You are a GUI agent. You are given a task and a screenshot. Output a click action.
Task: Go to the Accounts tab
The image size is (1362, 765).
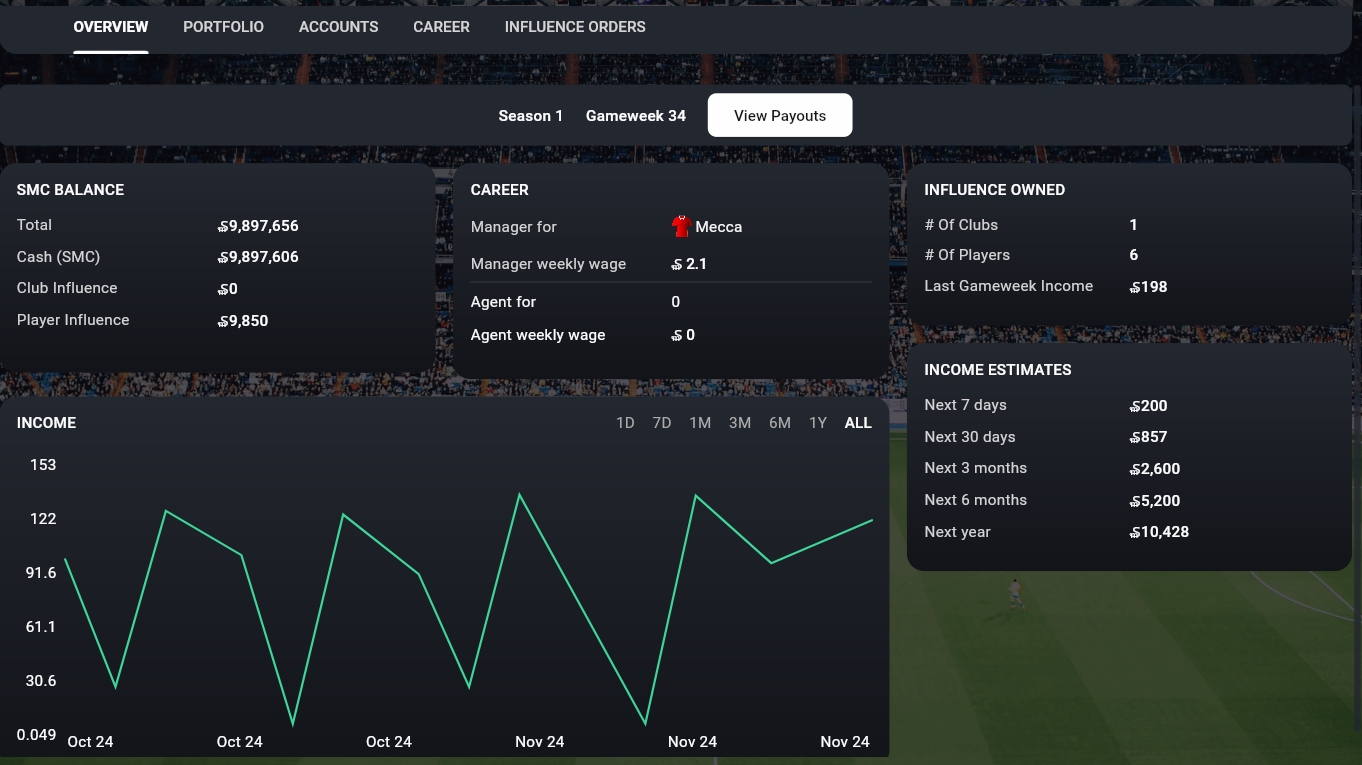(338, 27)
